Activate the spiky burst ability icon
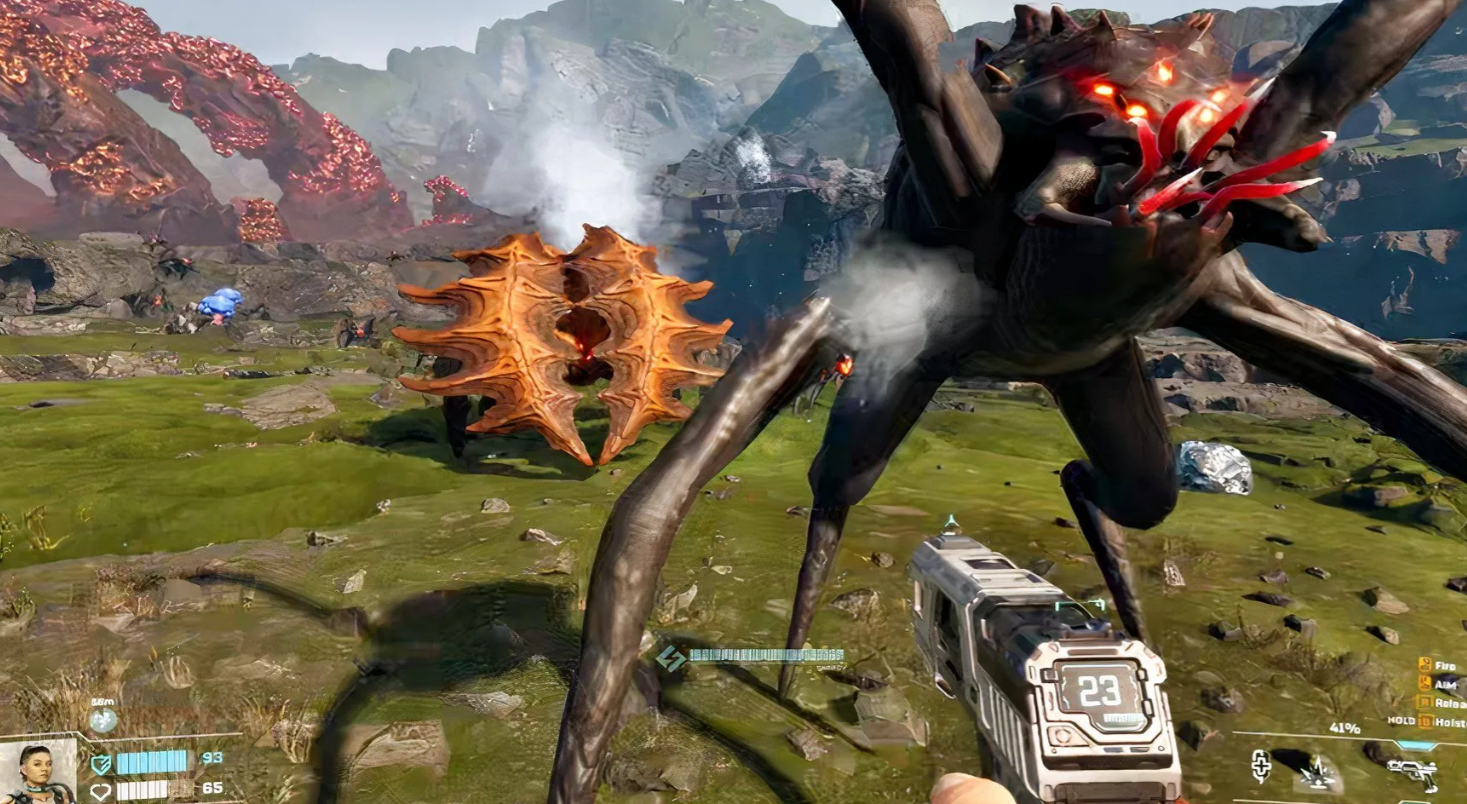 [x=1320, y=771]
